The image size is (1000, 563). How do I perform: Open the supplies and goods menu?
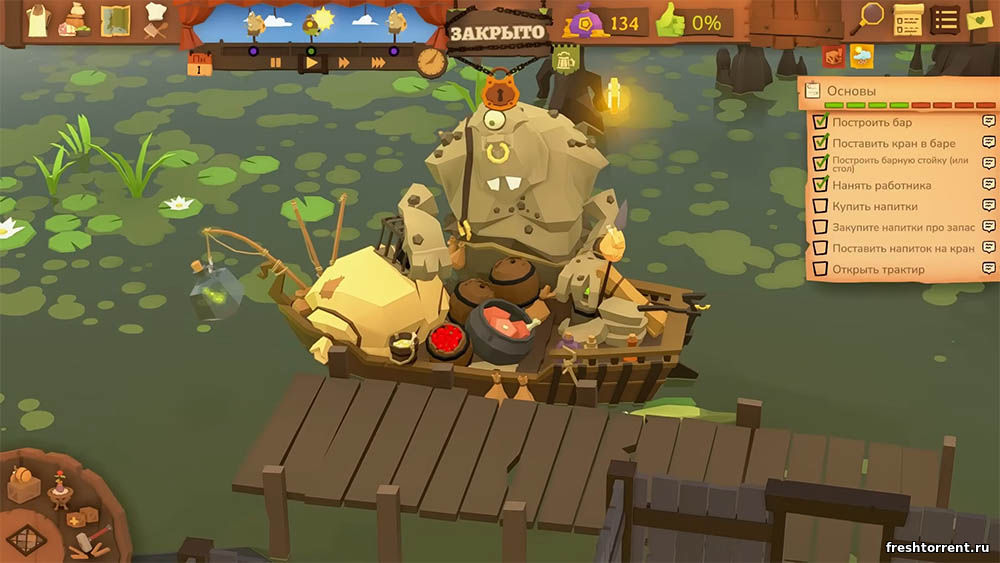pyautogui.click(x=75, y=19)
